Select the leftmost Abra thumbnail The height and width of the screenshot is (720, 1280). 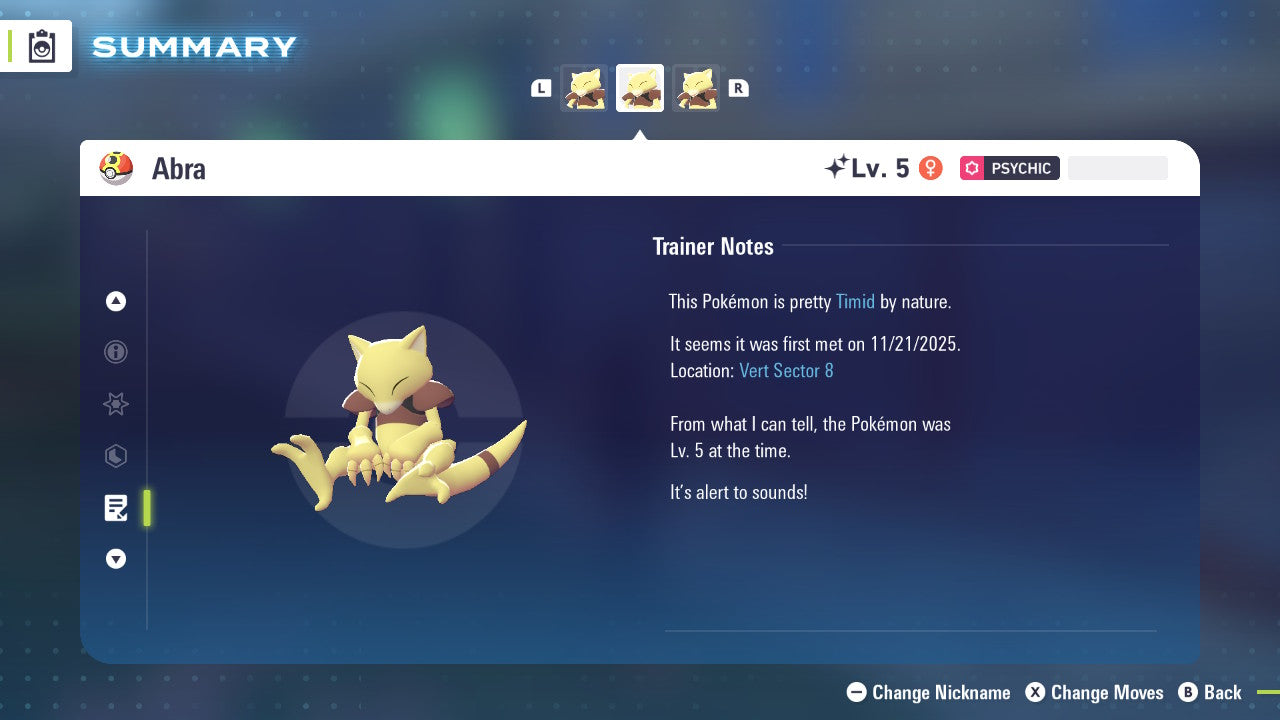(584, 88)
